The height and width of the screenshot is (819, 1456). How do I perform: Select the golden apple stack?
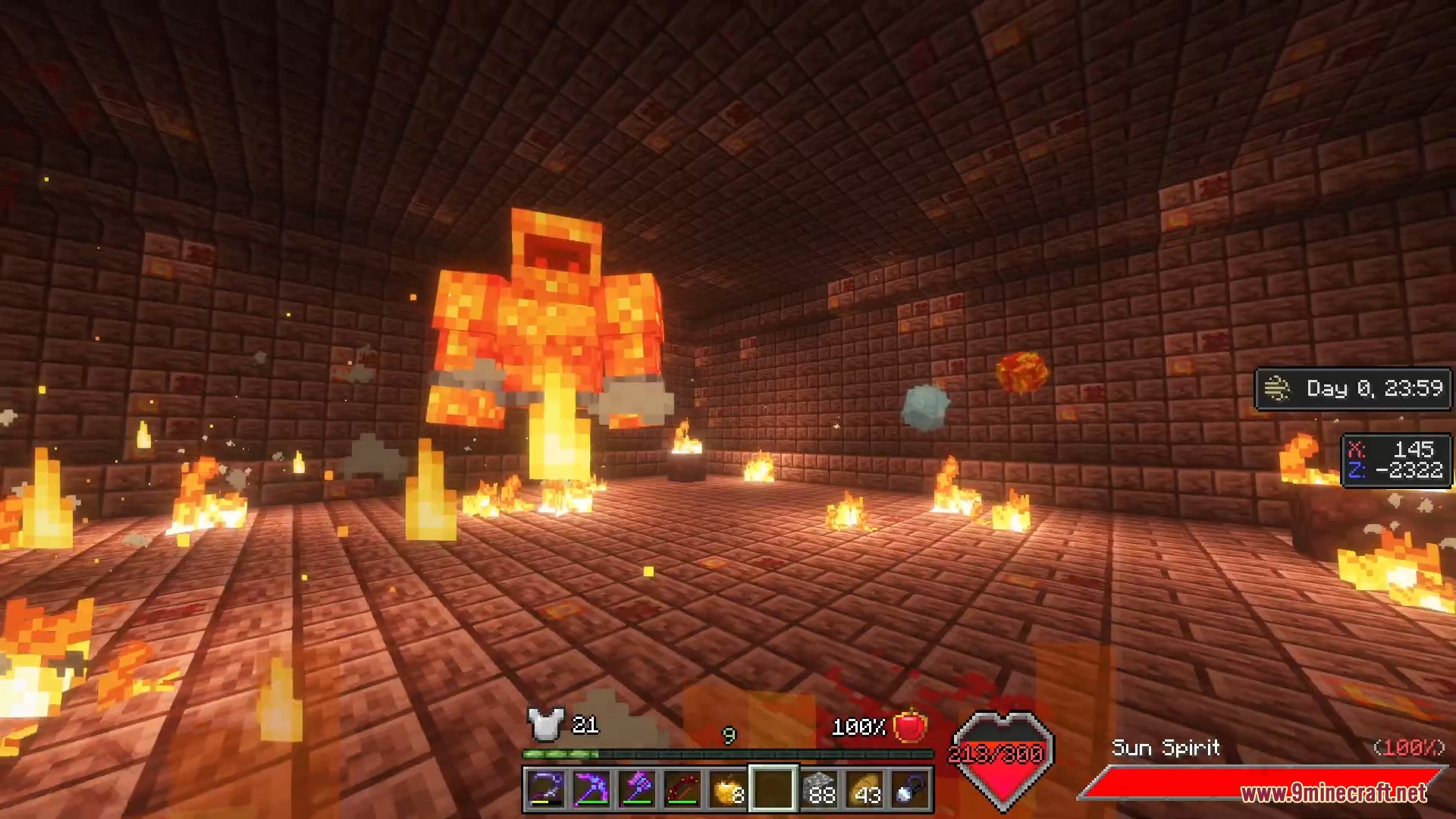[727, 789]
